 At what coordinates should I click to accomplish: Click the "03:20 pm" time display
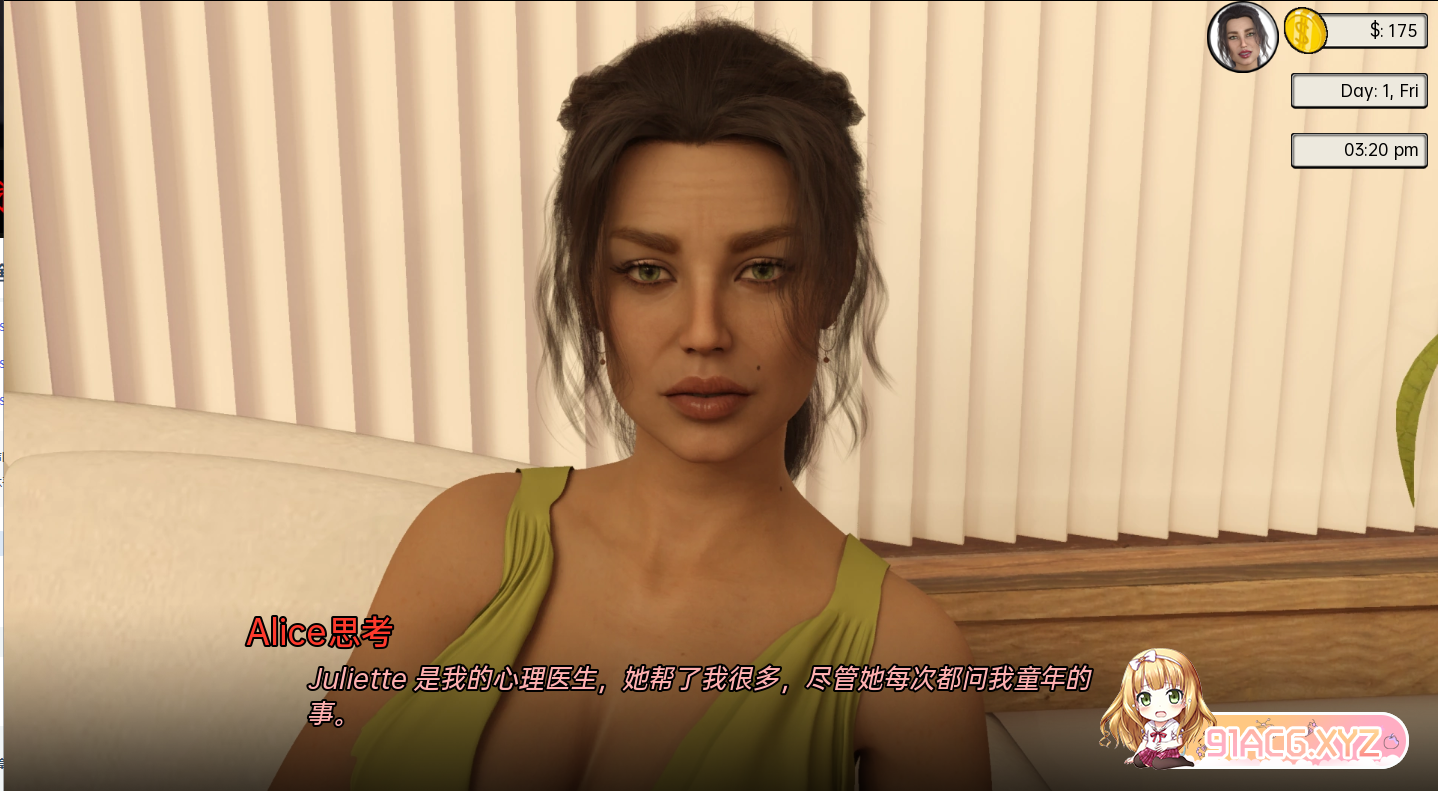click(1358, 150)
